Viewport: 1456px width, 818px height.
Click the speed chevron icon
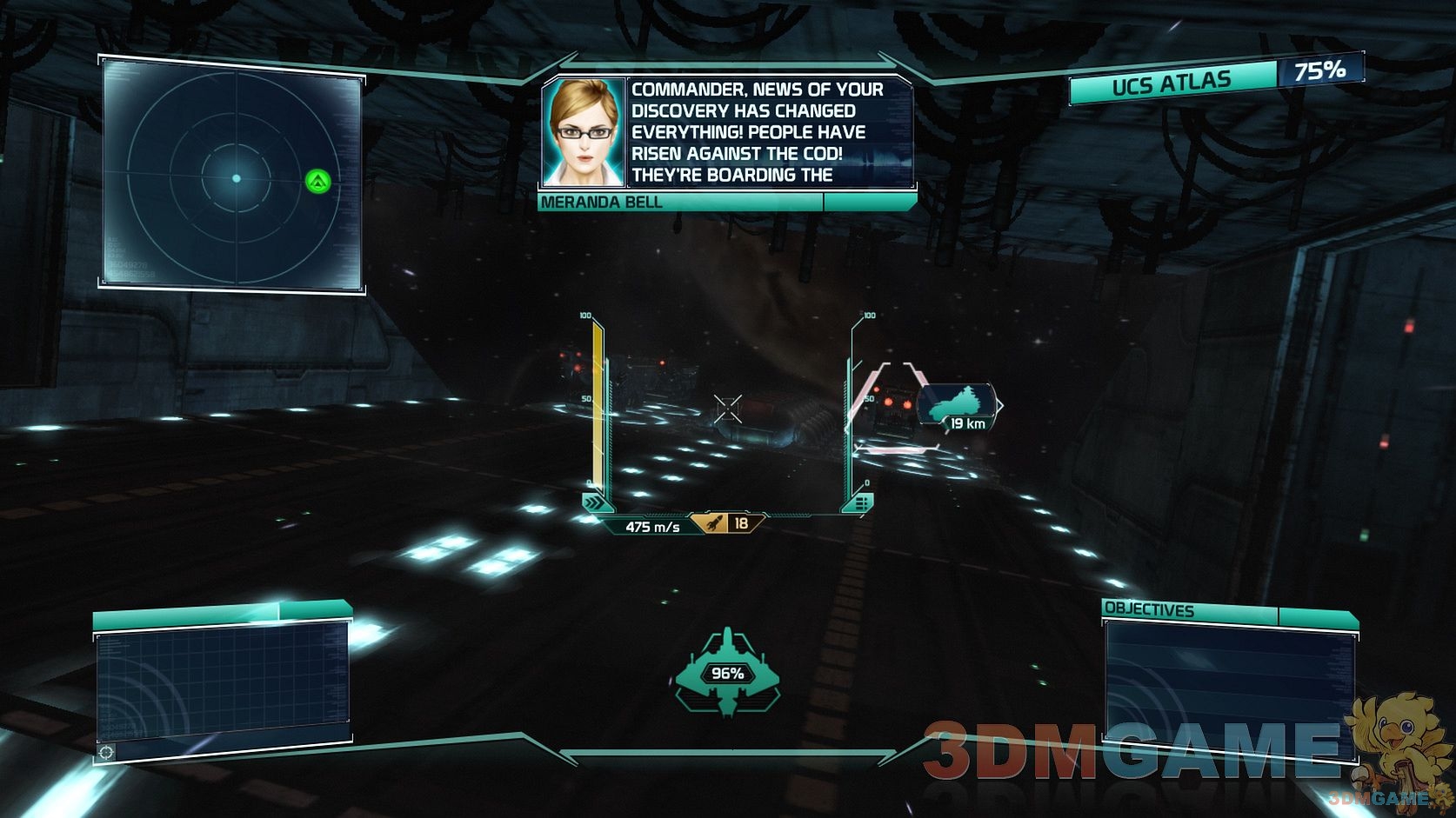[x=594, y=502]
